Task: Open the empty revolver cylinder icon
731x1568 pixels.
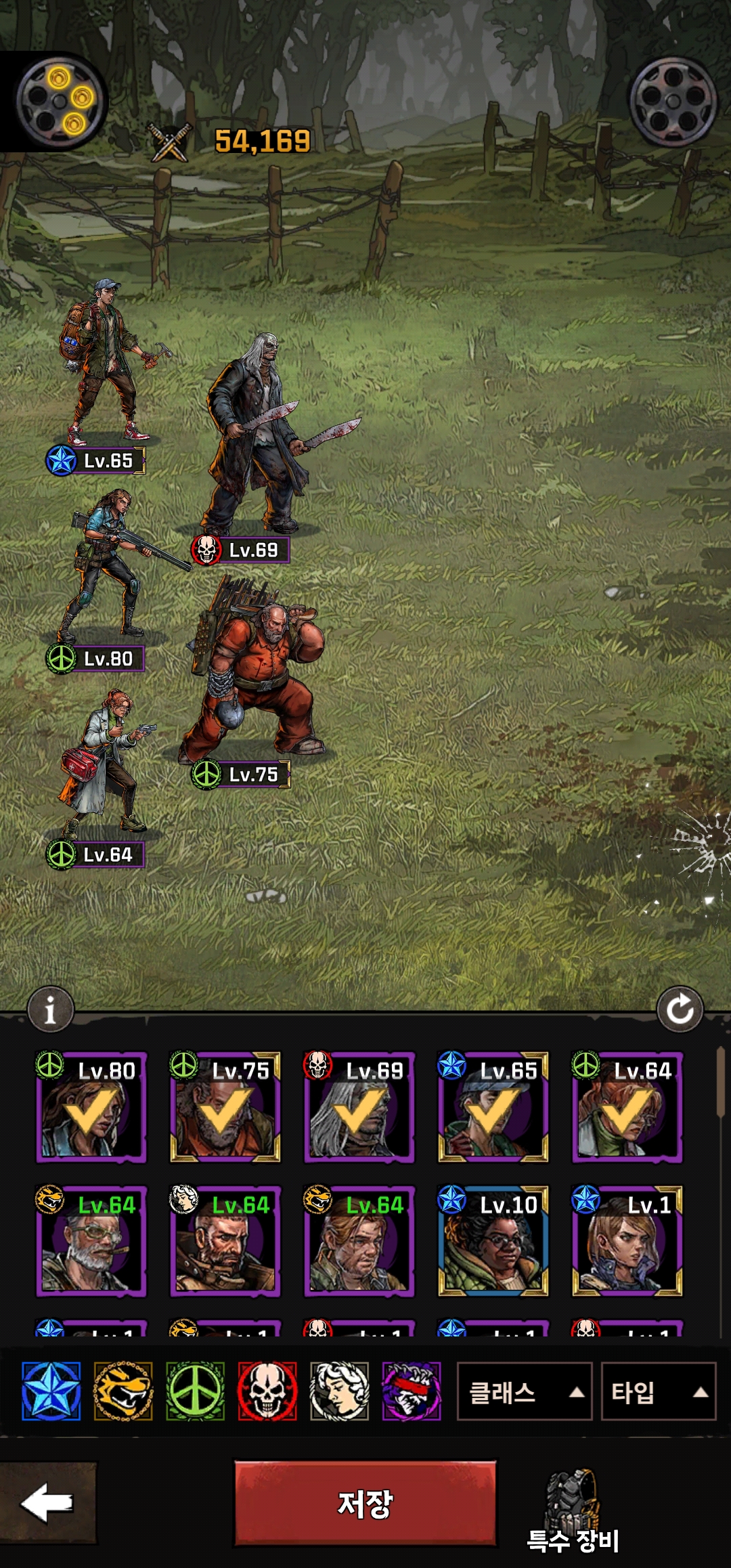Action: pyautogui.click(x=673, y=102)
